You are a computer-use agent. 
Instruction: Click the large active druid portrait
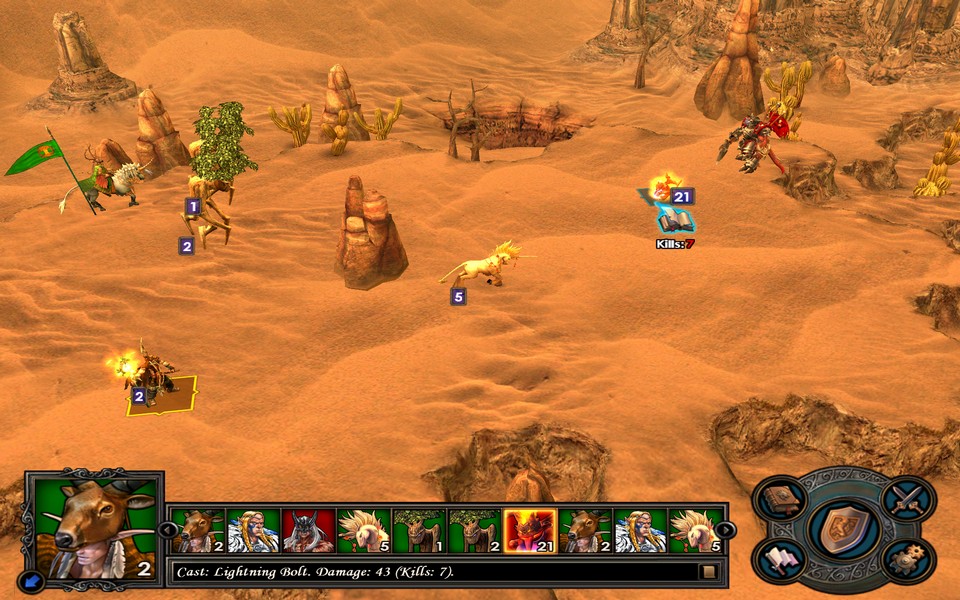point(93,525)
